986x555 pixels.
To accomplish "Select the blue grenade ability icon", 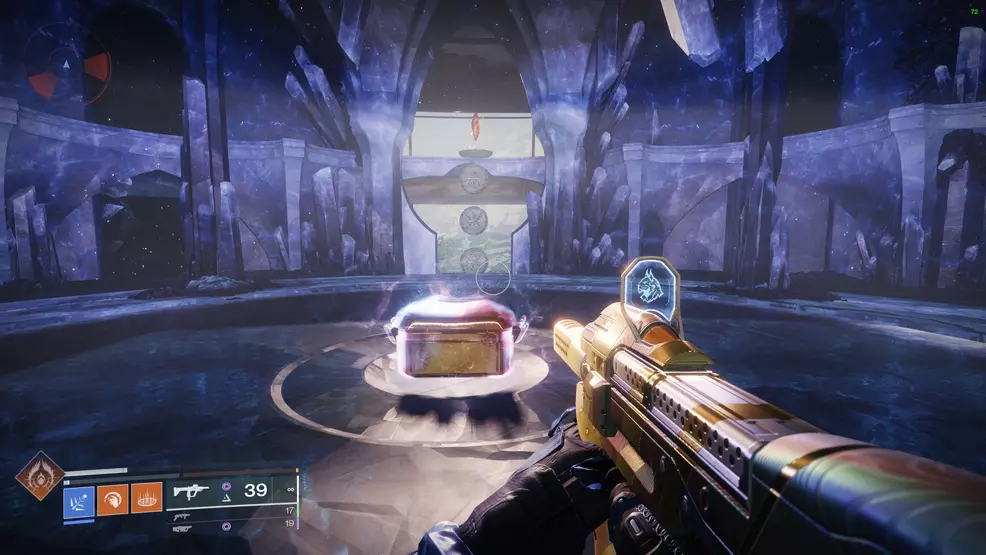I will [x=79, y=498].
